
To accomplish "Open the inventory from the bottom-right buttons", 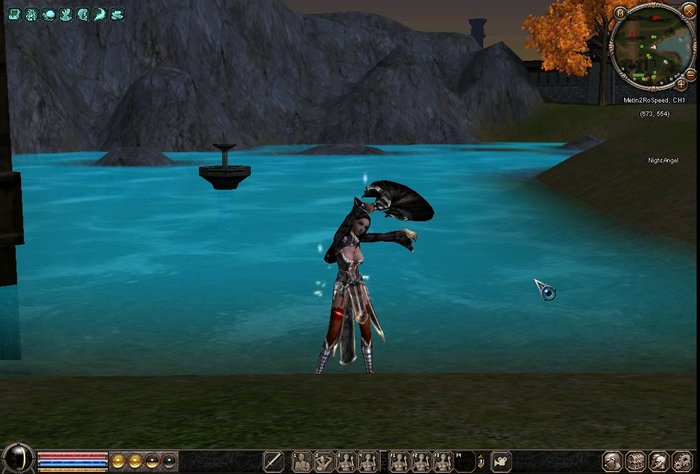I will 636,462.
